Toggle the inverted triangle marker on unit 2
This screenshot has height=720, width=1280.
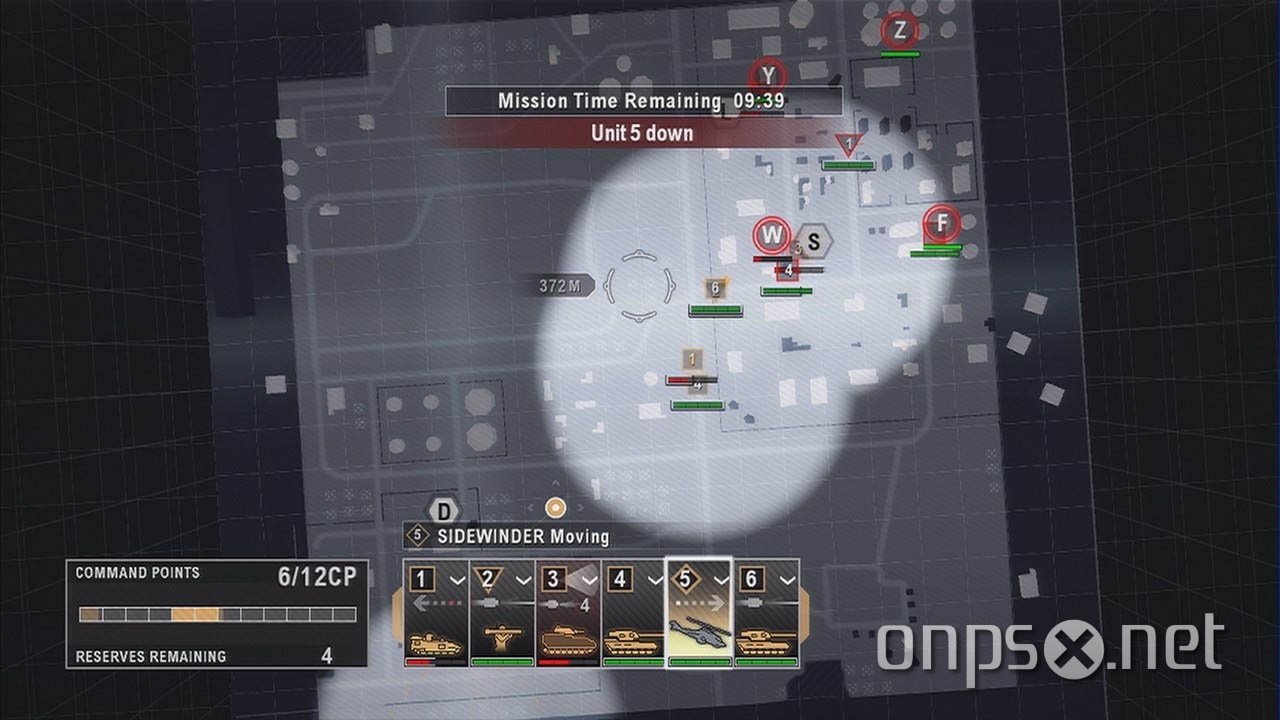click(x=487, y=578)
